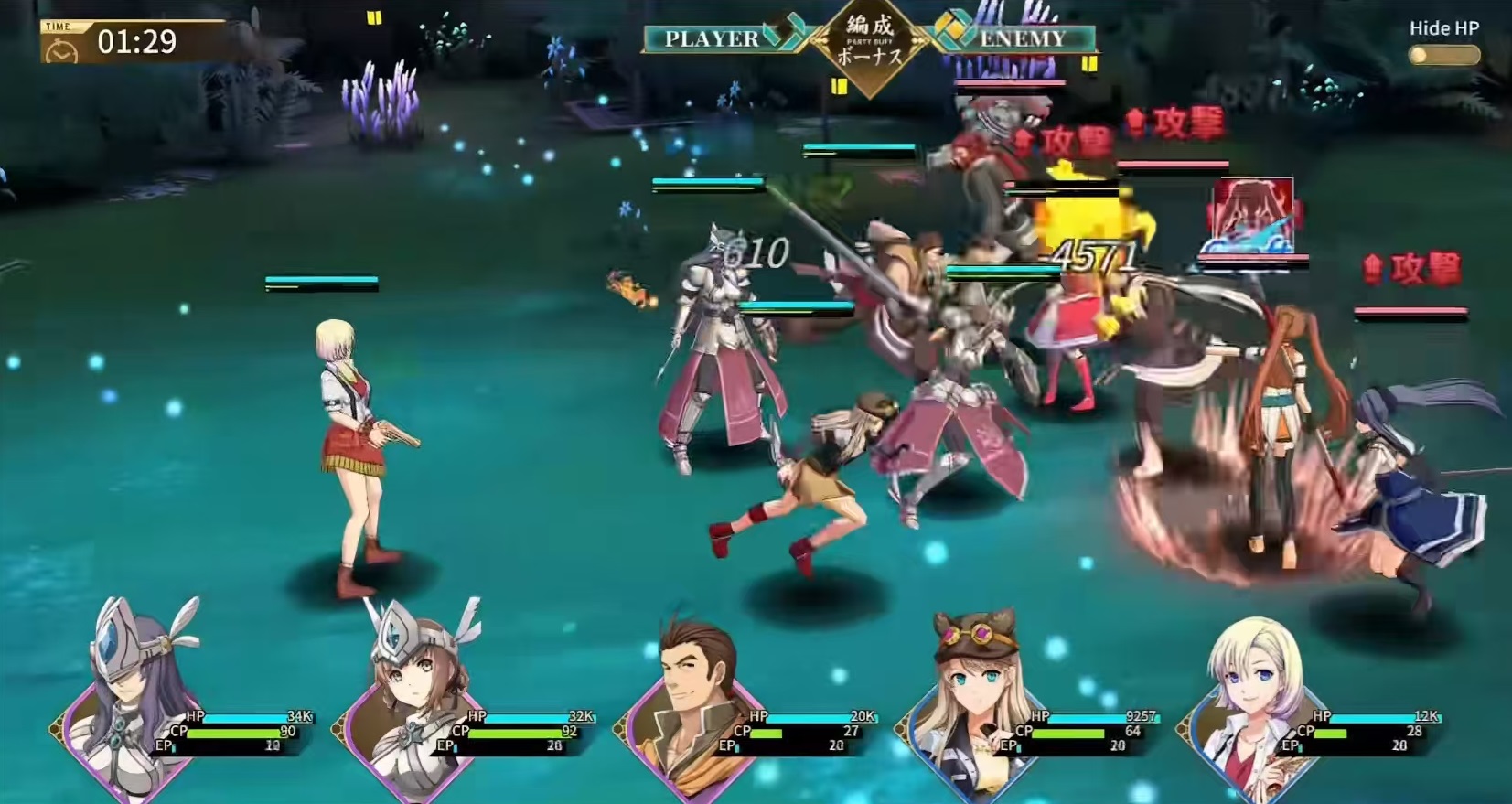Image resolution: width=1512 pixels, height=804 pixels.
Task: Open the party formation bonus emblem
Action: click(x=869, y=44)
